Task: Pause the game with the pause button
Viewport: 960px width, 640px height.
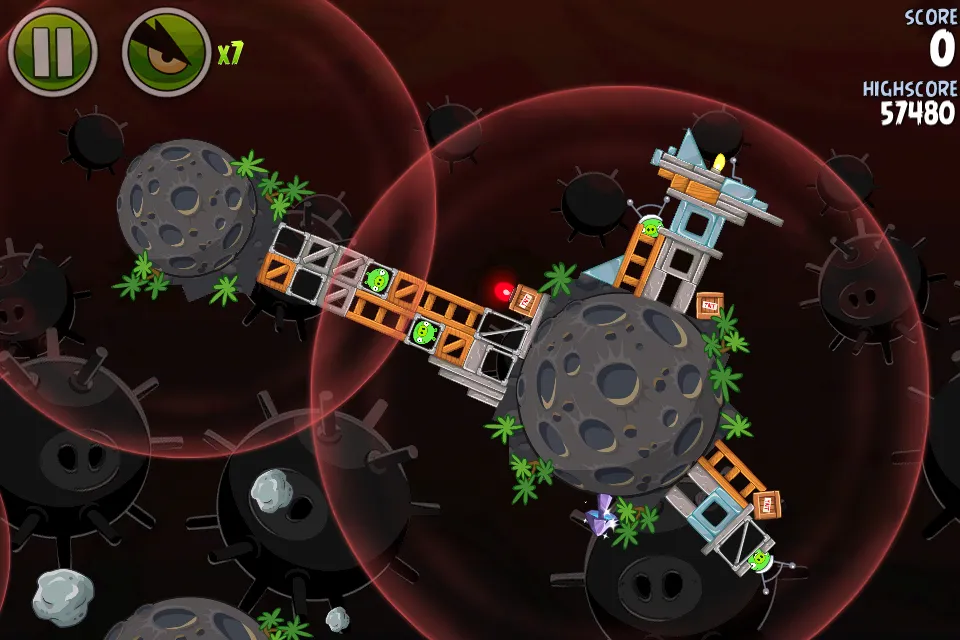Action: (x=52, y=52)
